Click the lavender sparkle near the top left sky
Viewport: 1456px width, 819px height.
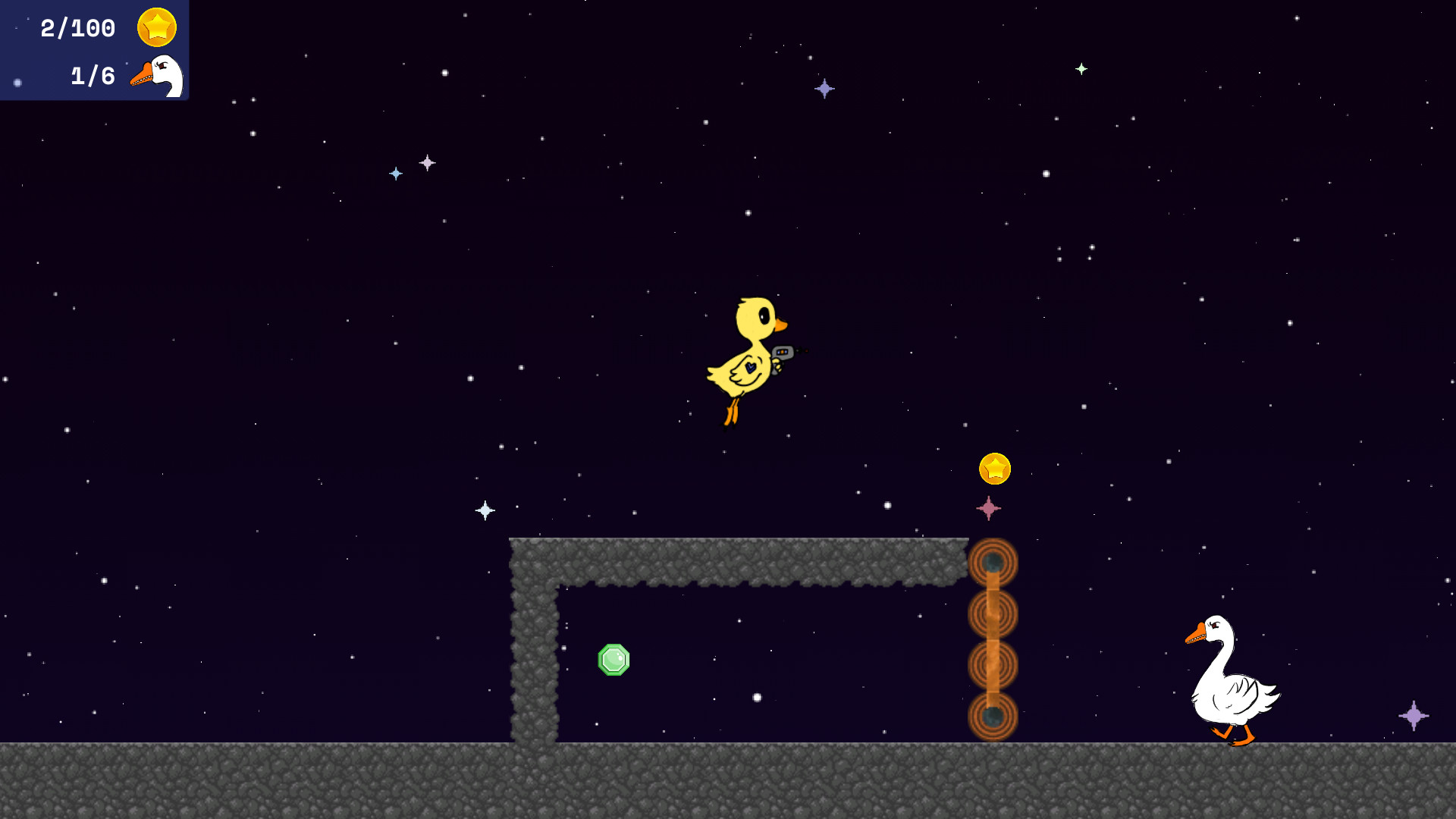(x=427, y=162)
